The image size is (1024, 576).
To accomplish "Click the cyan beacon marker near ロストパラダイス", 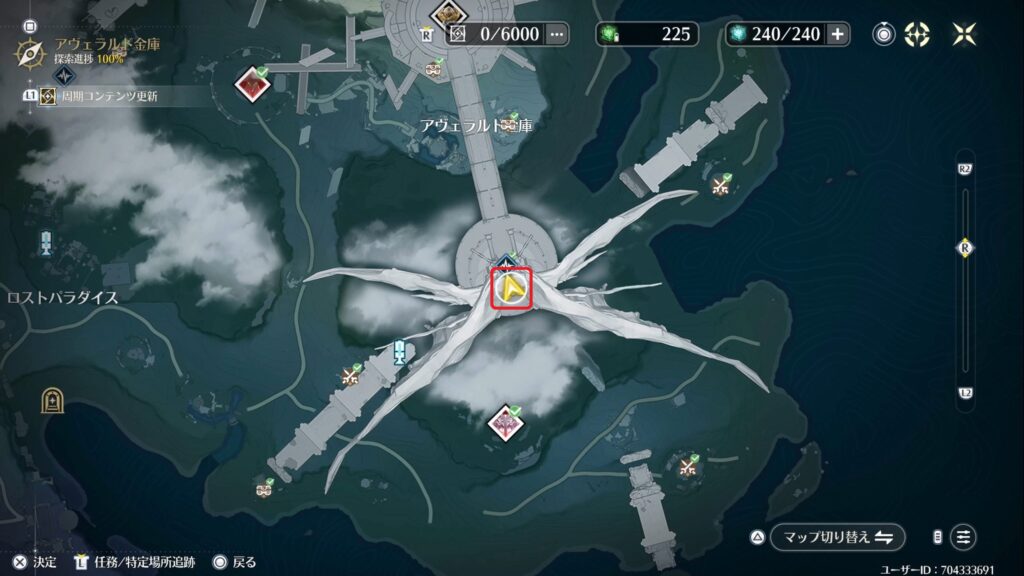I will (x=46, y=243).
